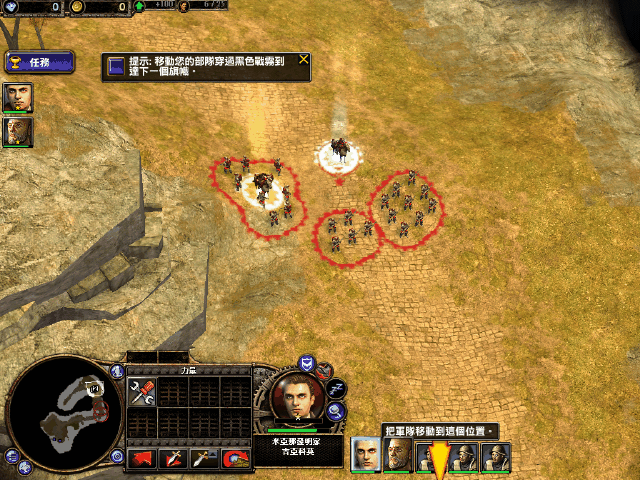Screen dimensions: 640x480
Task: Select the bearded hero in army bar
Action: [x=399, y=456]
